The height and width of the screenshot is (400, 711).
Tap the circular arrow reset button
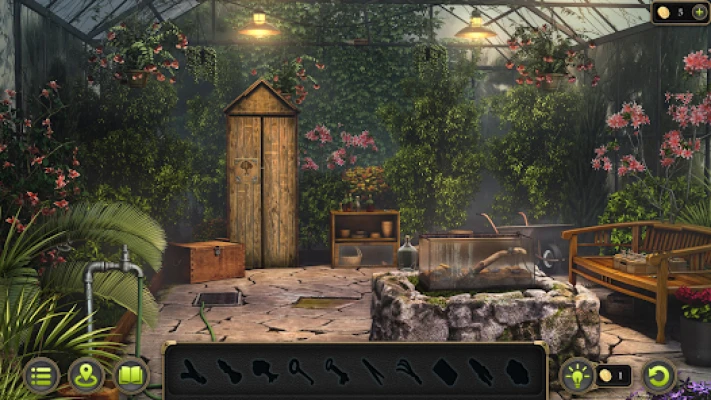[659, 375]
